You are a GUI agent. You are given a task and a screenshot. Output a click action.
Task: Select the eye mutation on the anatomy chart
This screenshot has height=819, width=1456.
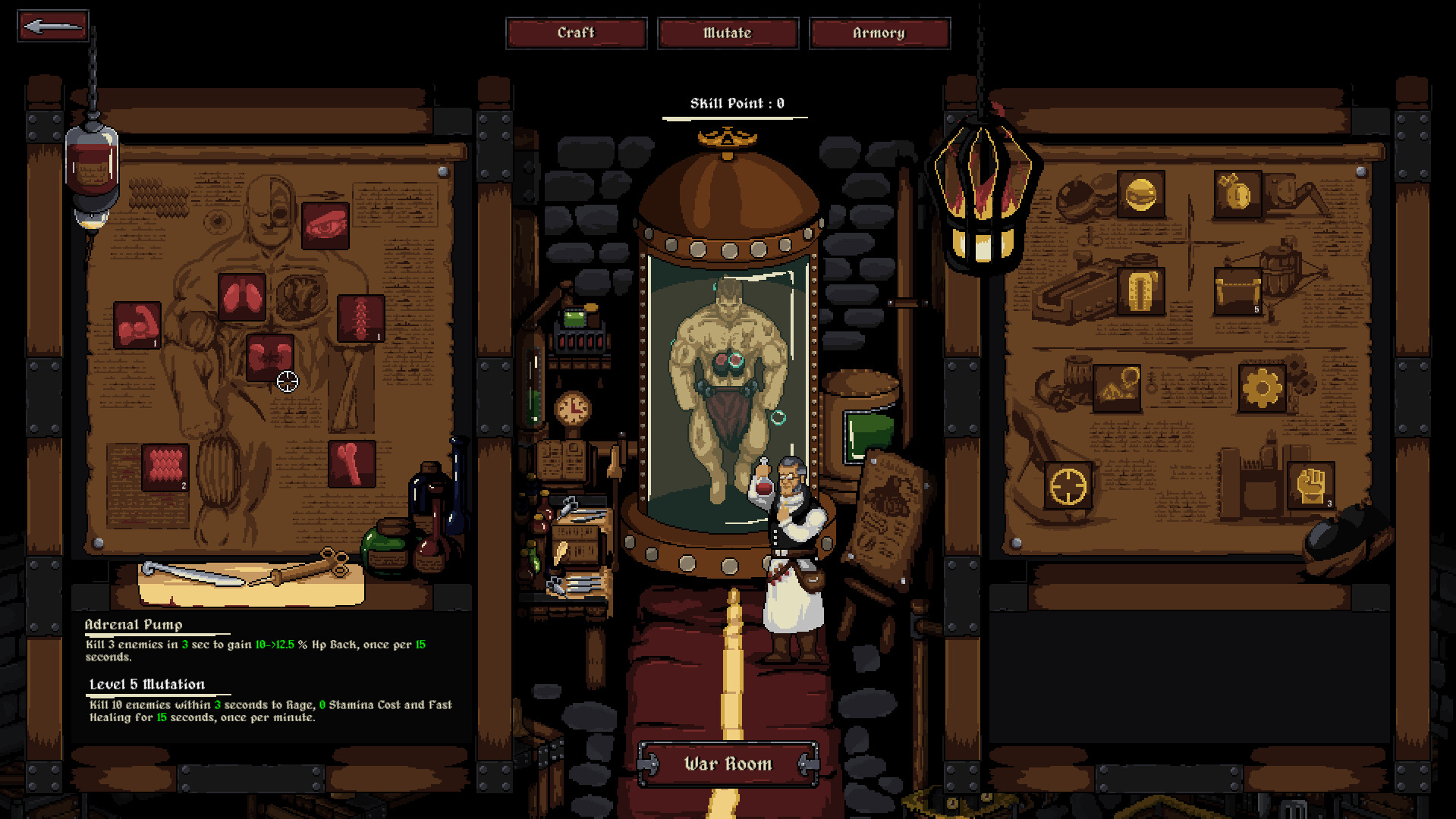pyautogui.click(x=325, y=225)
